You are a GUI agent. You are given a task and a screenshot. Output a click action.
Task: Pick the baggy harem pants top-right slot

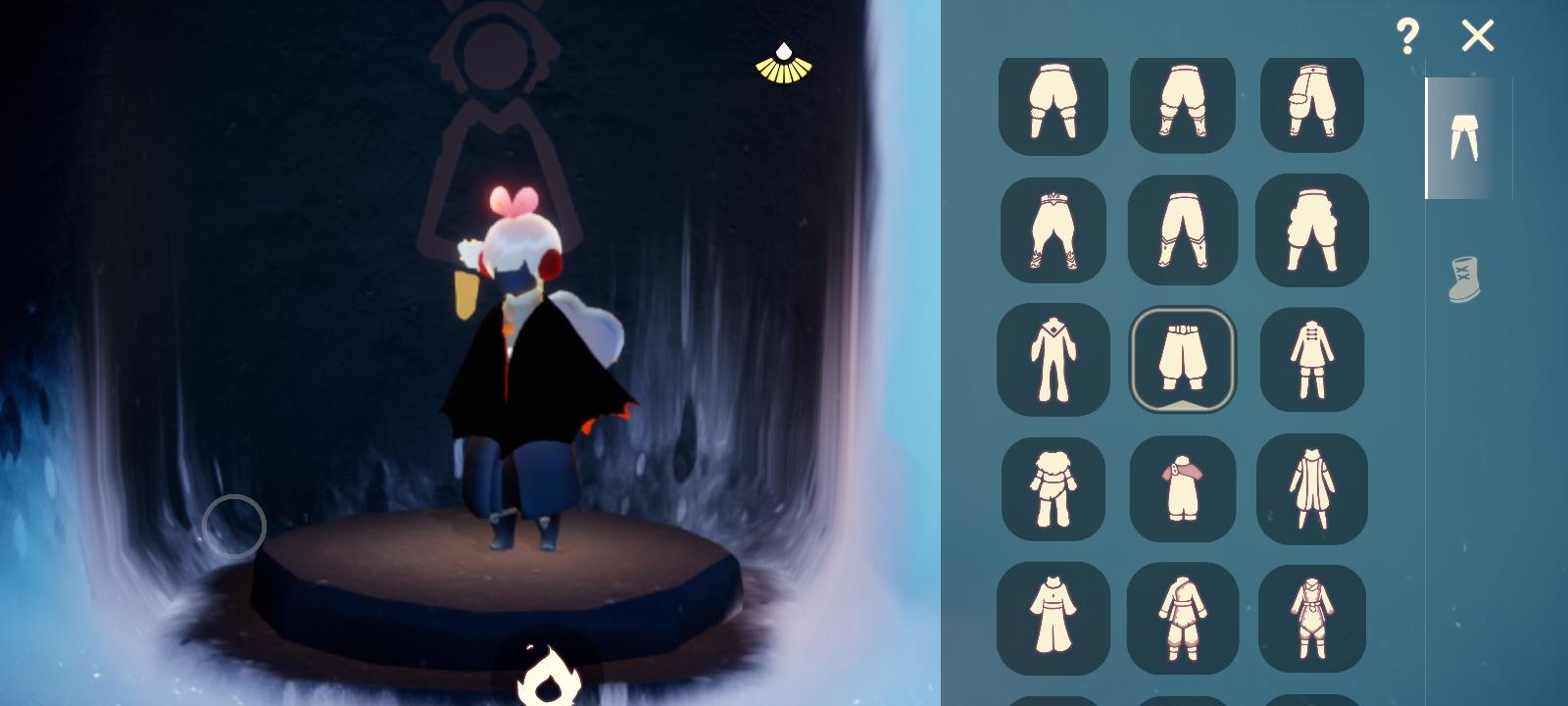pyautogui.click(x=1311, y=105)
